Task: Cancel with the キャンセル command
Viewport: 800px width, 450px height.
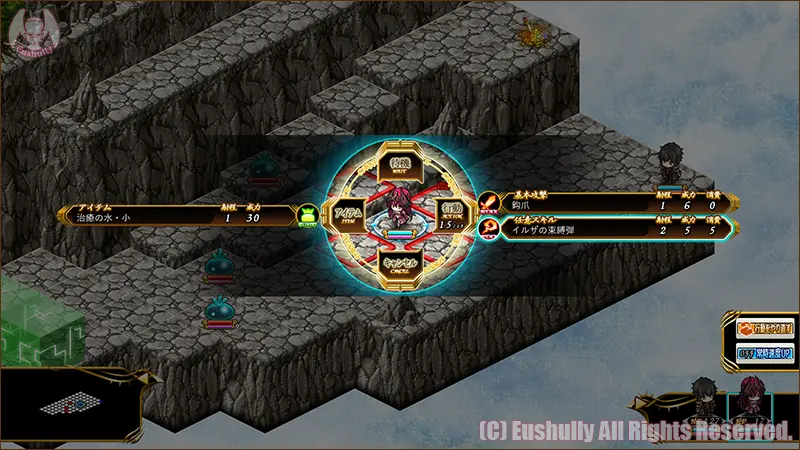Action: click(x=400, y=265)
